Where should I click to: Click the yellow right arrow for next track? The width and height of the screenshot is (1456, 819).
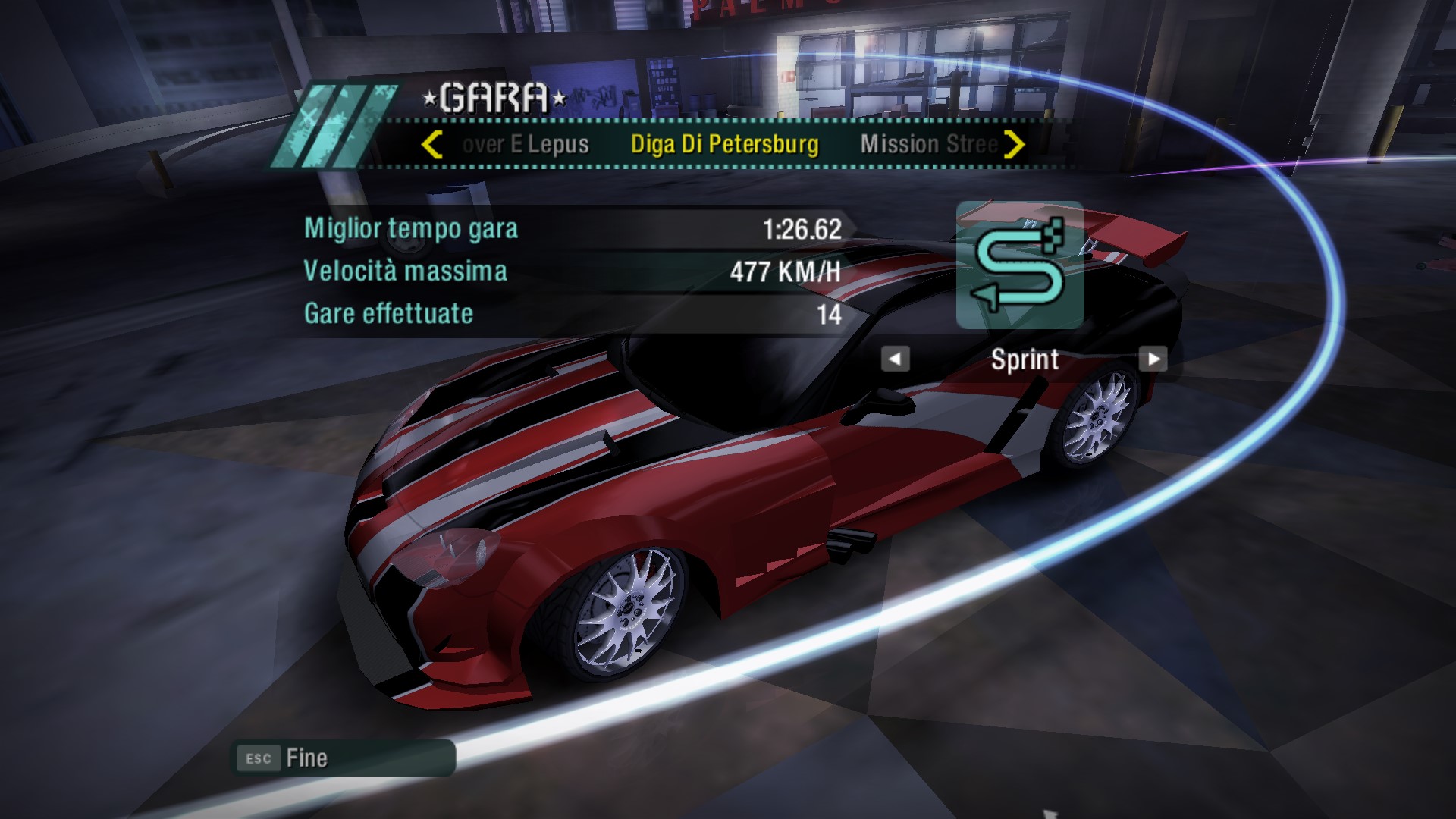coord(1014,144)
